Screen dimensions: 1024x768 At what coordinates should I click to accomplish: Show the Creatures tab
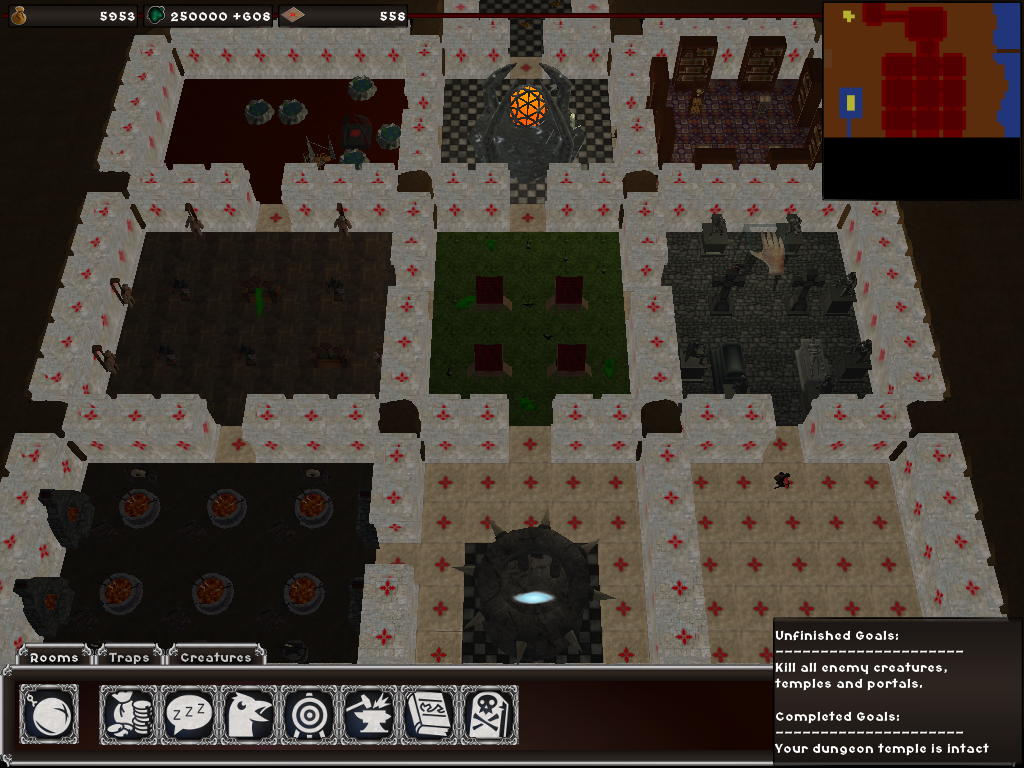(x=216, y=657)
